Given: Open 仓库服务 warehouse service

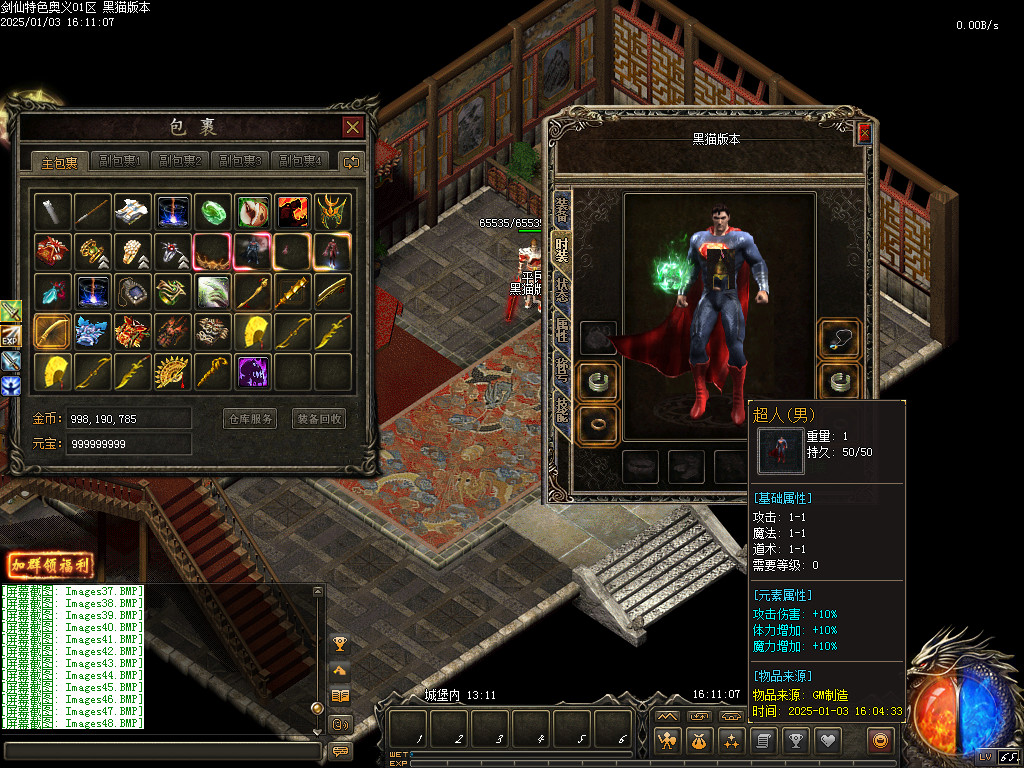Looking at the screenshot, I should click(x=249, y=419).
